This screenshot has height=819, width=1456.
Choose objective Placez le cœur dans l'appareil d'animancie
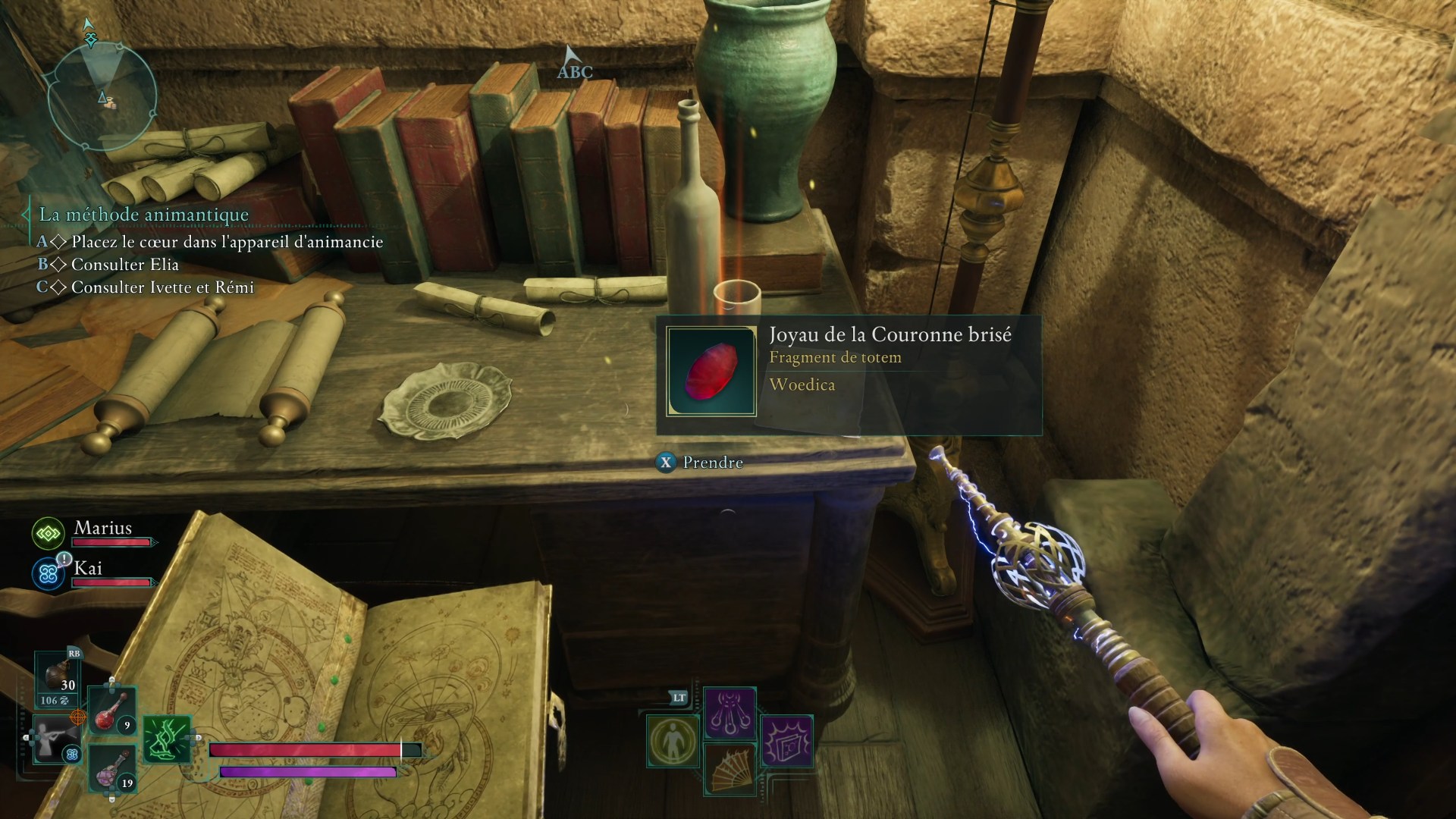click(x=227, y=242)
